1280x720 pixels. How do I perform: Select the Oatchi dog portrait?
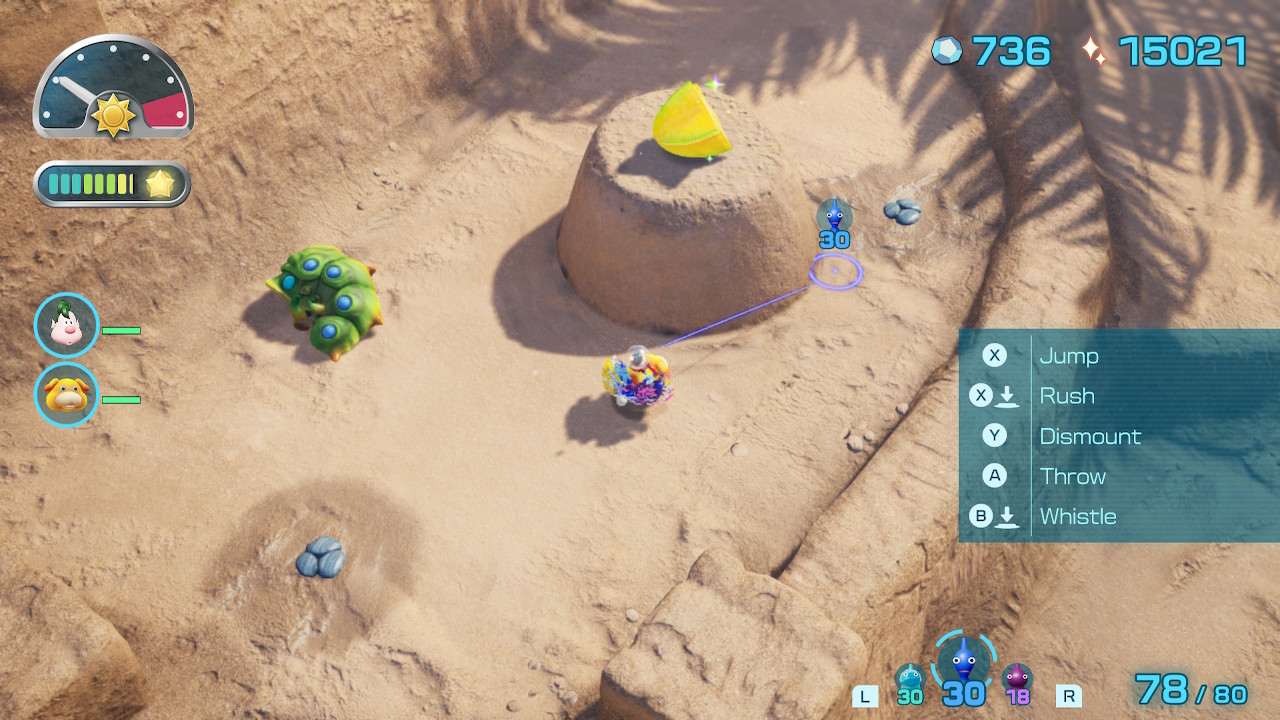(66, 395)
